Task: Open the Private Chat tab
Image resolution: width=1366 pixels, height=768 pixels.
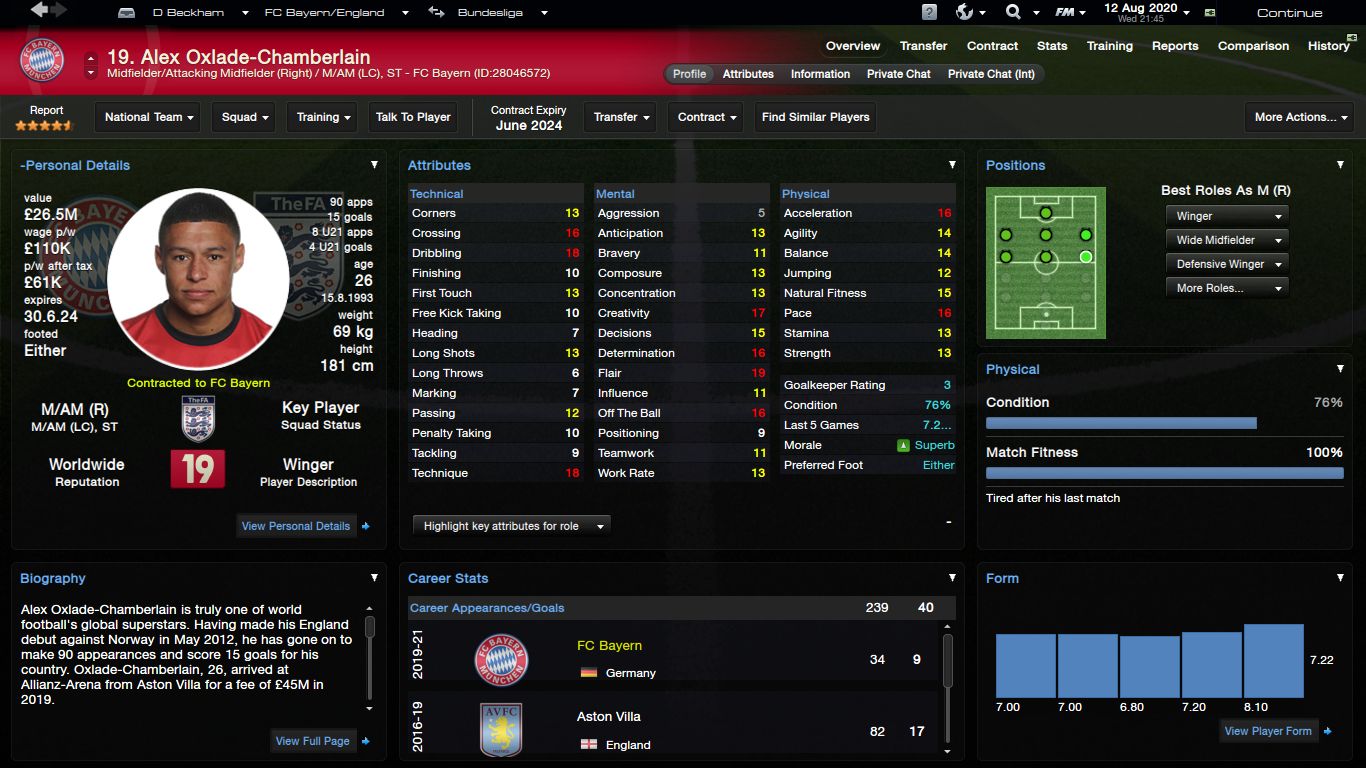Action: coord(898,74)
